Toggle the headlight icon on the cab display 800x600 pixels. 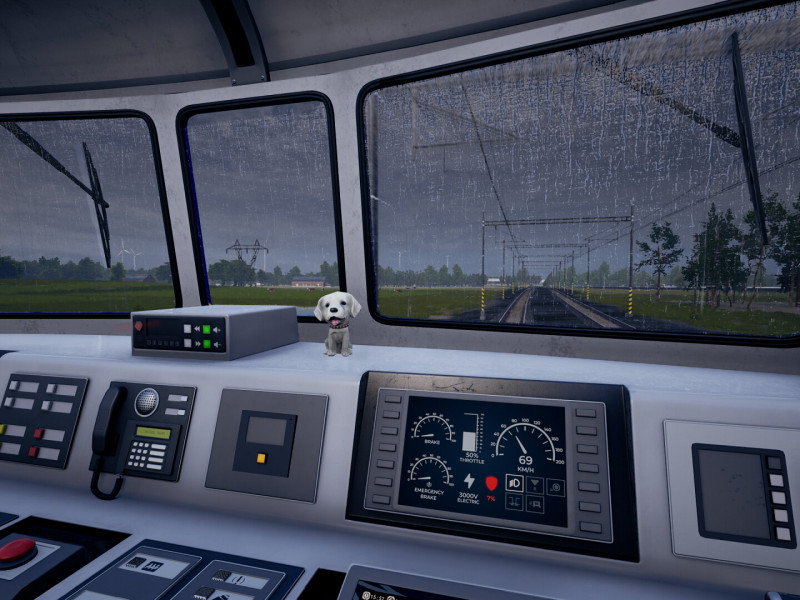click(x=516, y=484)
